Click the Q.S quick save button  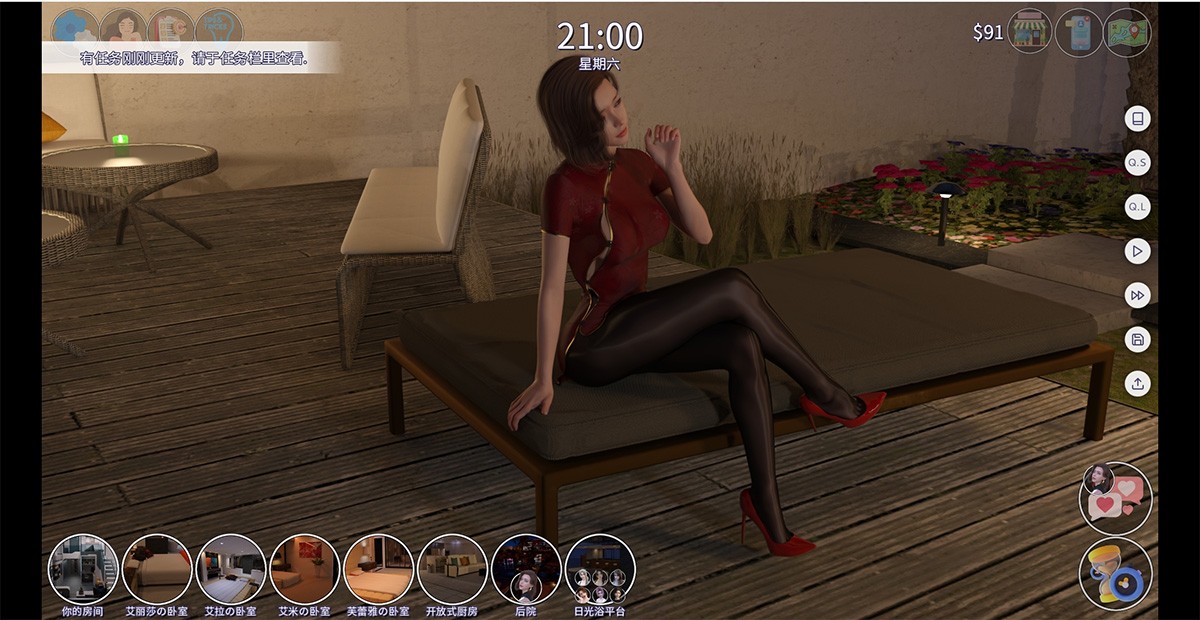click(1137, 162)
